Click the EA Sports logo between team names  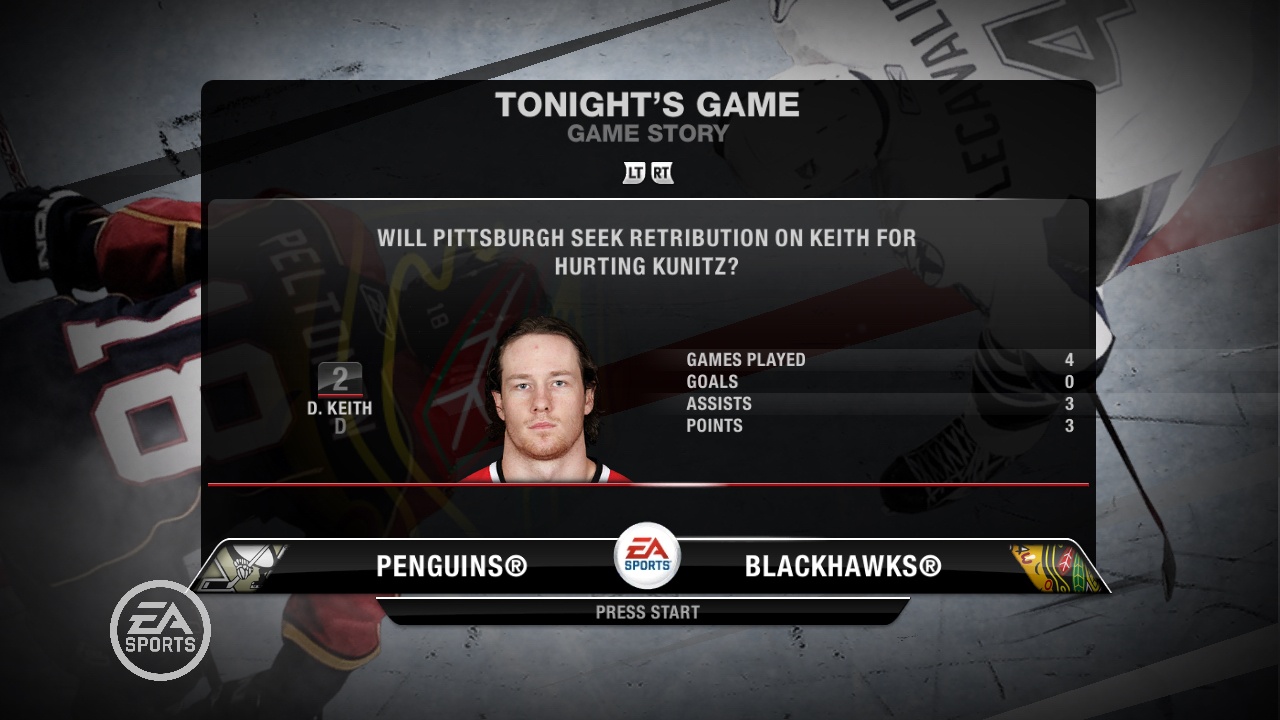[x=646, y=557]
